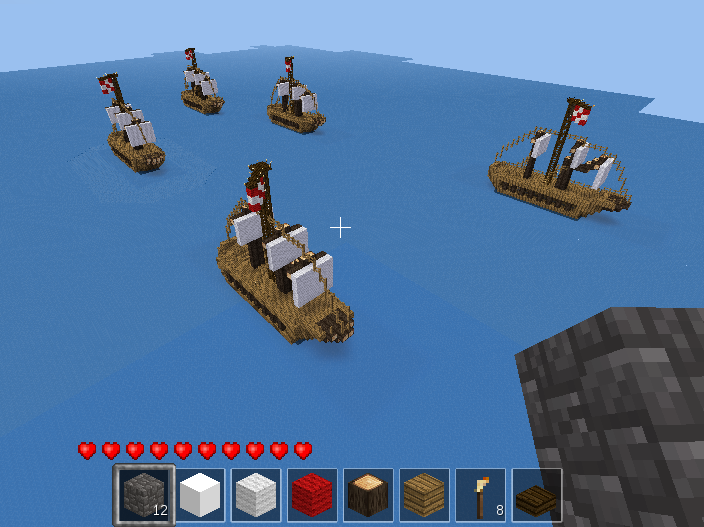This screenshot has height=527, width=704.
Task: Choose the light wooden planks slot
Action: click(x=425, y=495)
